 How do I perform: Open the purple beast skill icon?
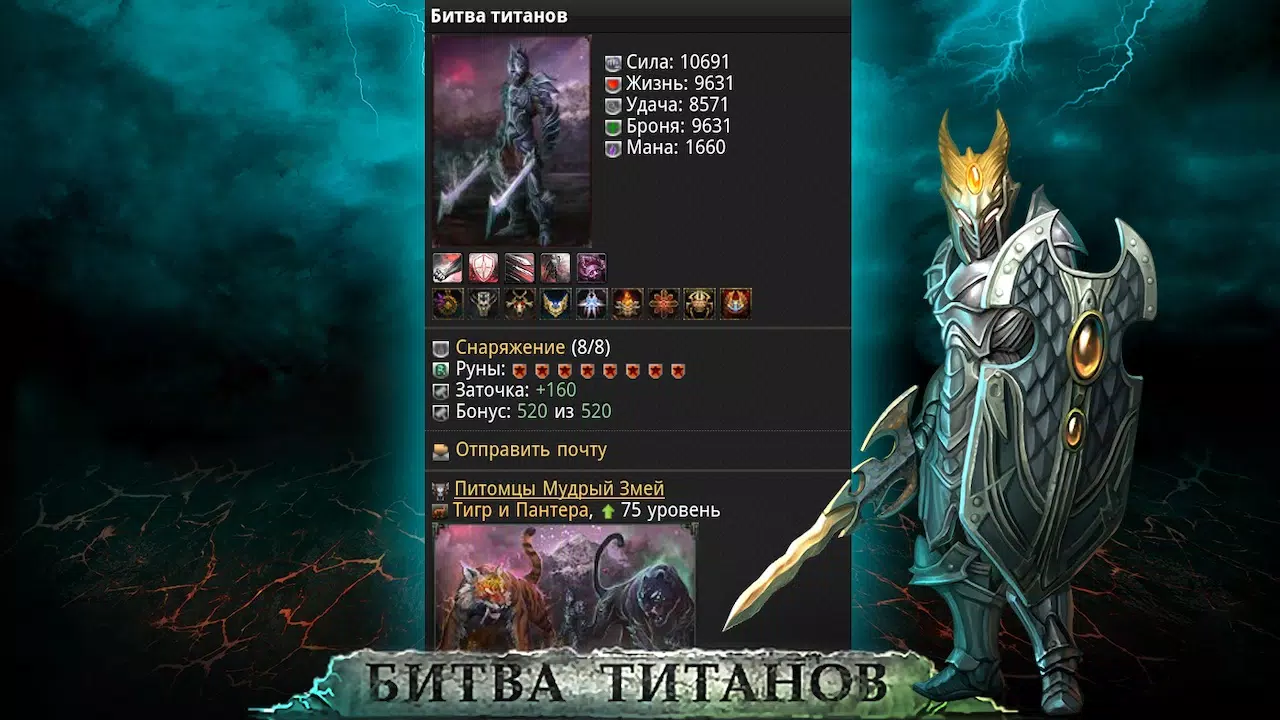591,266
